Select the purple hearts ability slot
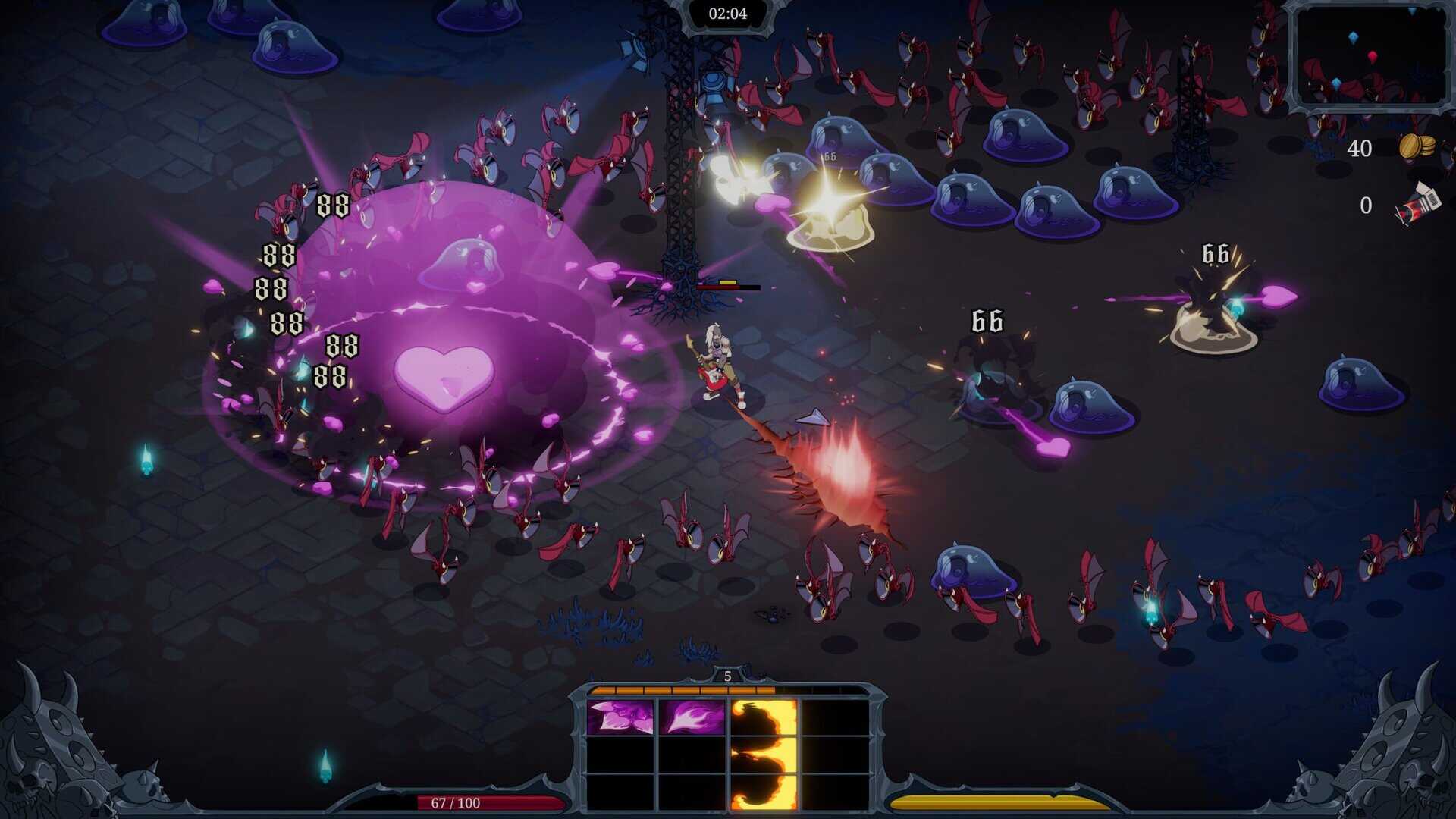Screen dimensions: 1456x819 (x=620, y=717)
